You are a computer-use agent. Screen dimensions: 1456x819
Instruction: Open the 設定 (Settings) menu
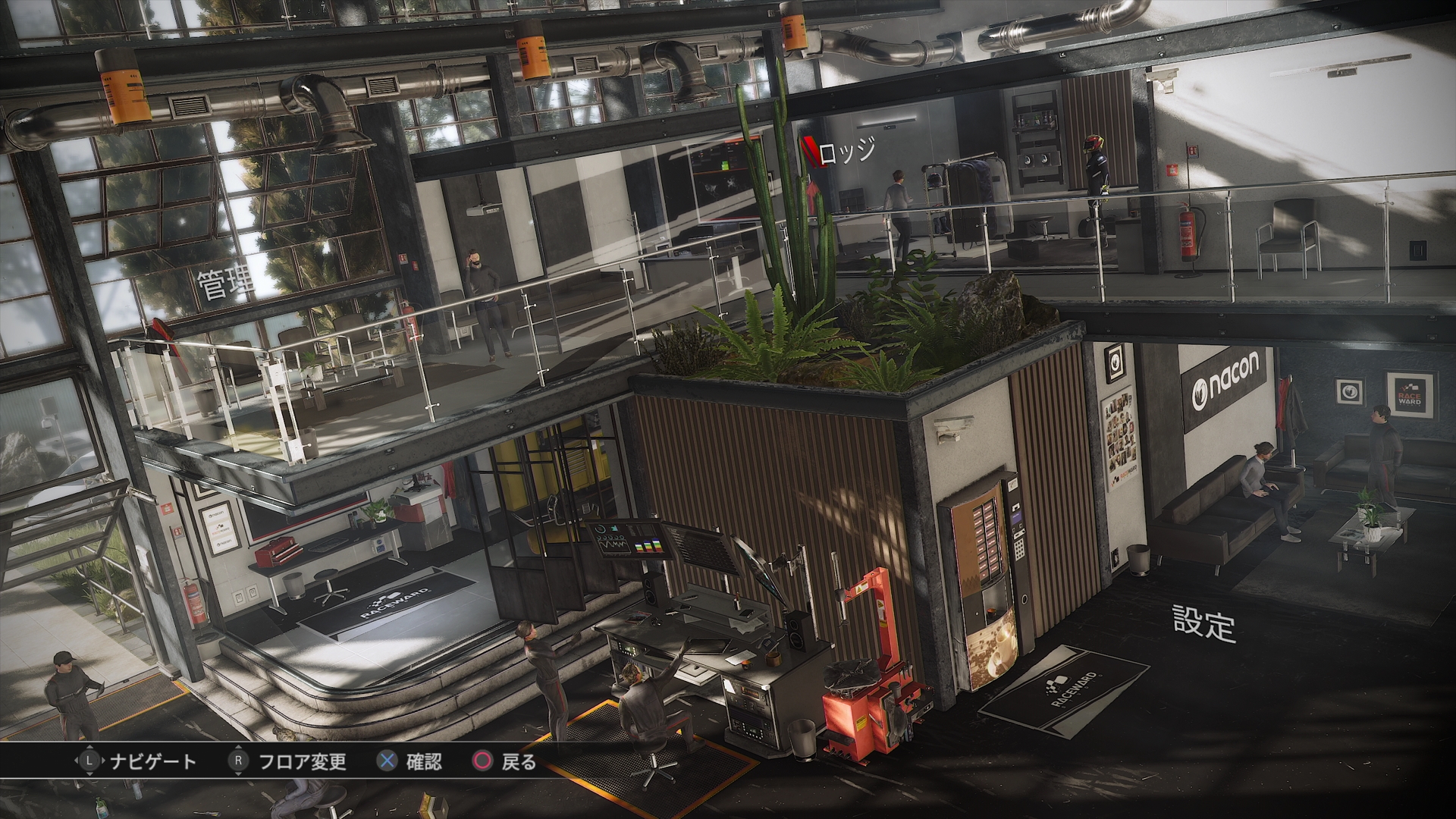click(1203, 622)
